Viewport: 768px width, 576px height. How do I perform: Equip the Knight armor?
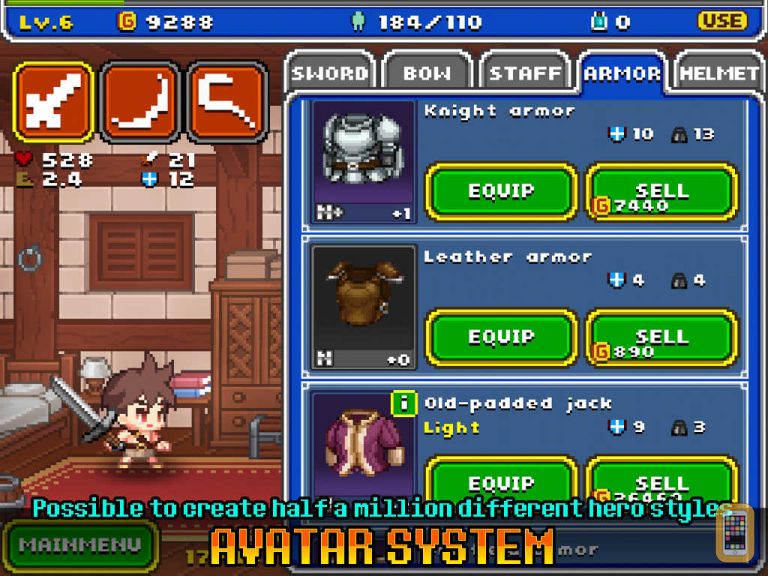click(x=501, y=192)
